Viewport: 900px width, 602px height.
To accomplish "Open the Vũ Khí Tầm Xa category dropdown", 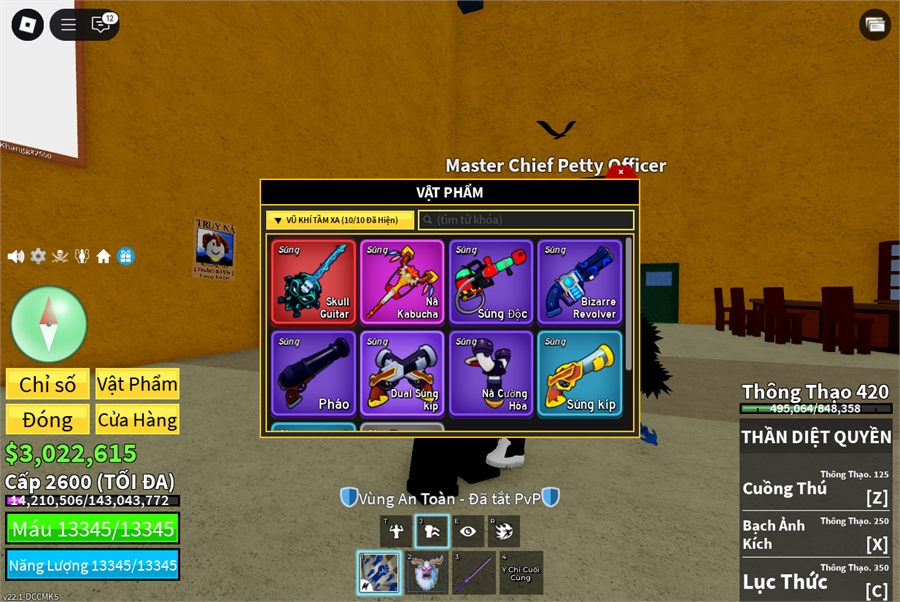I will [x=340, y=220].
